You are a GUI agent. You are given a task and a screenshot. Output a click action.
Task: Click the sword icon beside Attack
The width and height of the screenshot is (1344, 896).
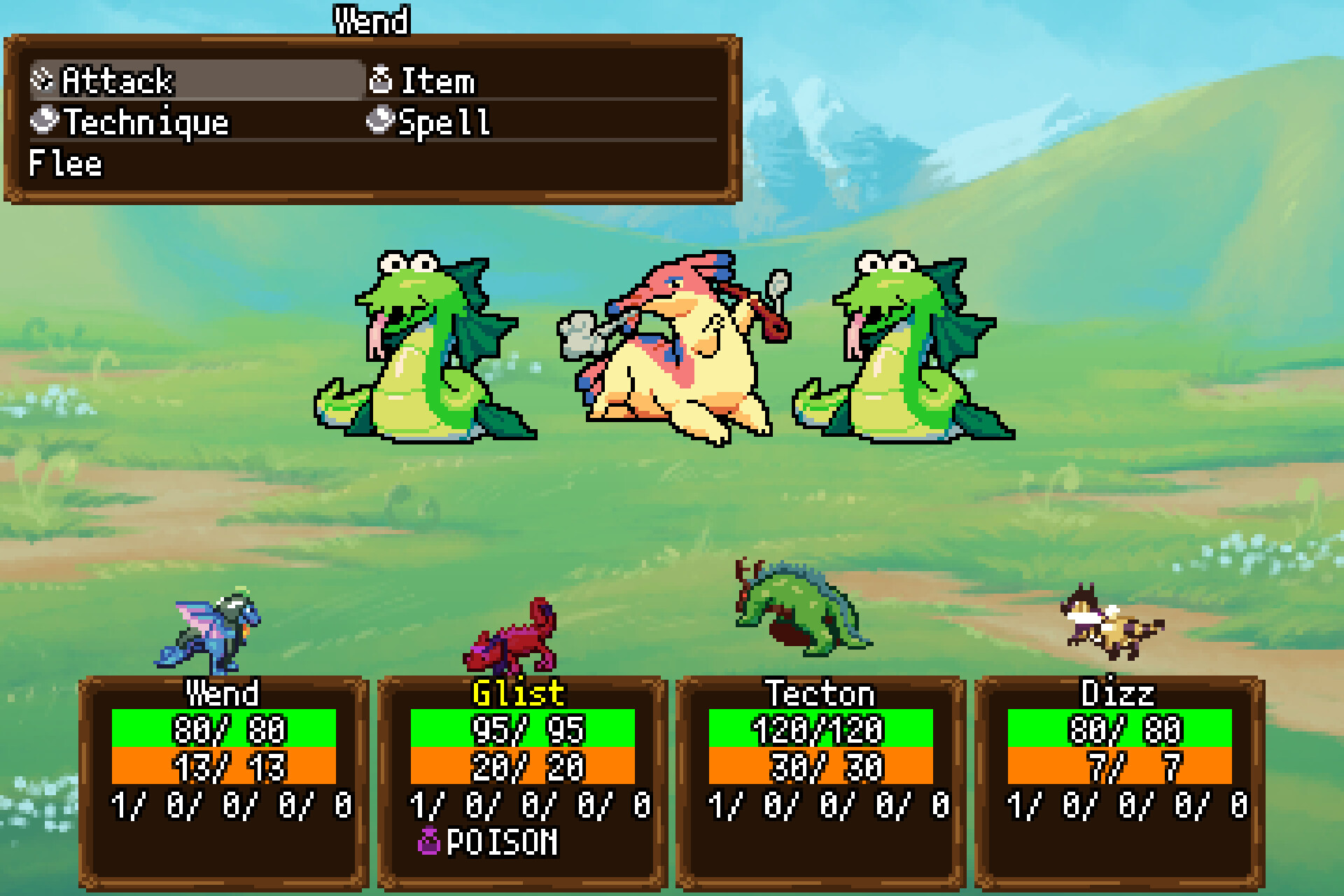pos(43,80)
